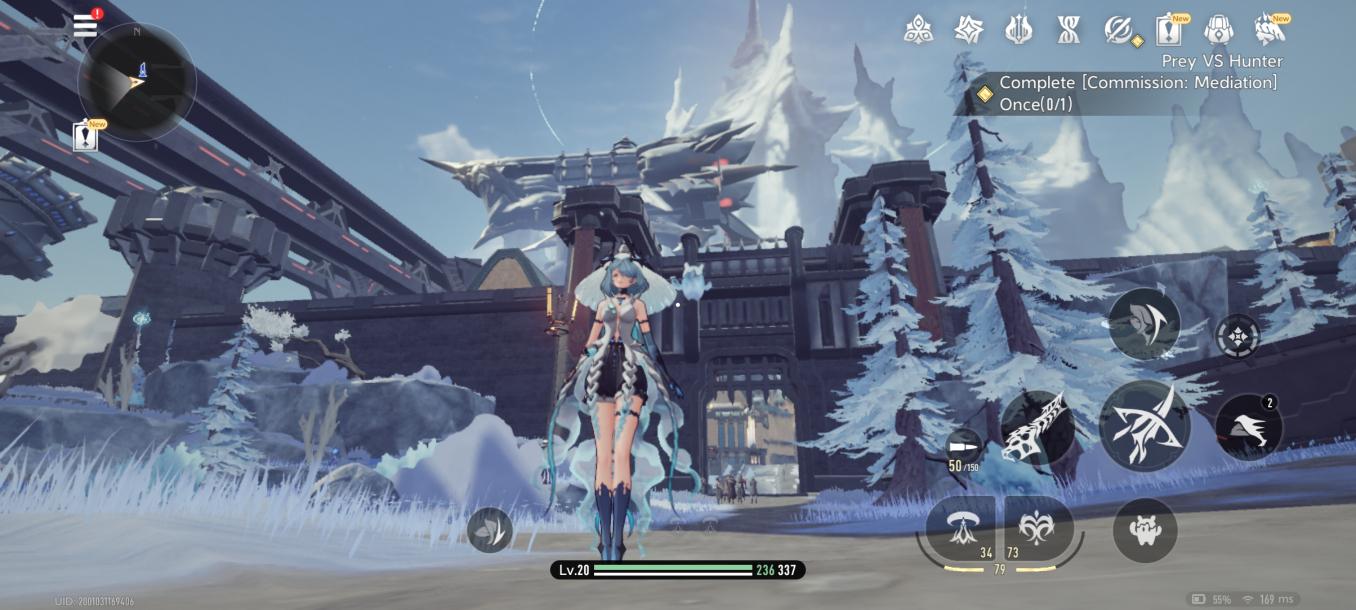Open the backpack inventory icon
The width and height of the screenshot is (1356, 610).
point(1218,30)
